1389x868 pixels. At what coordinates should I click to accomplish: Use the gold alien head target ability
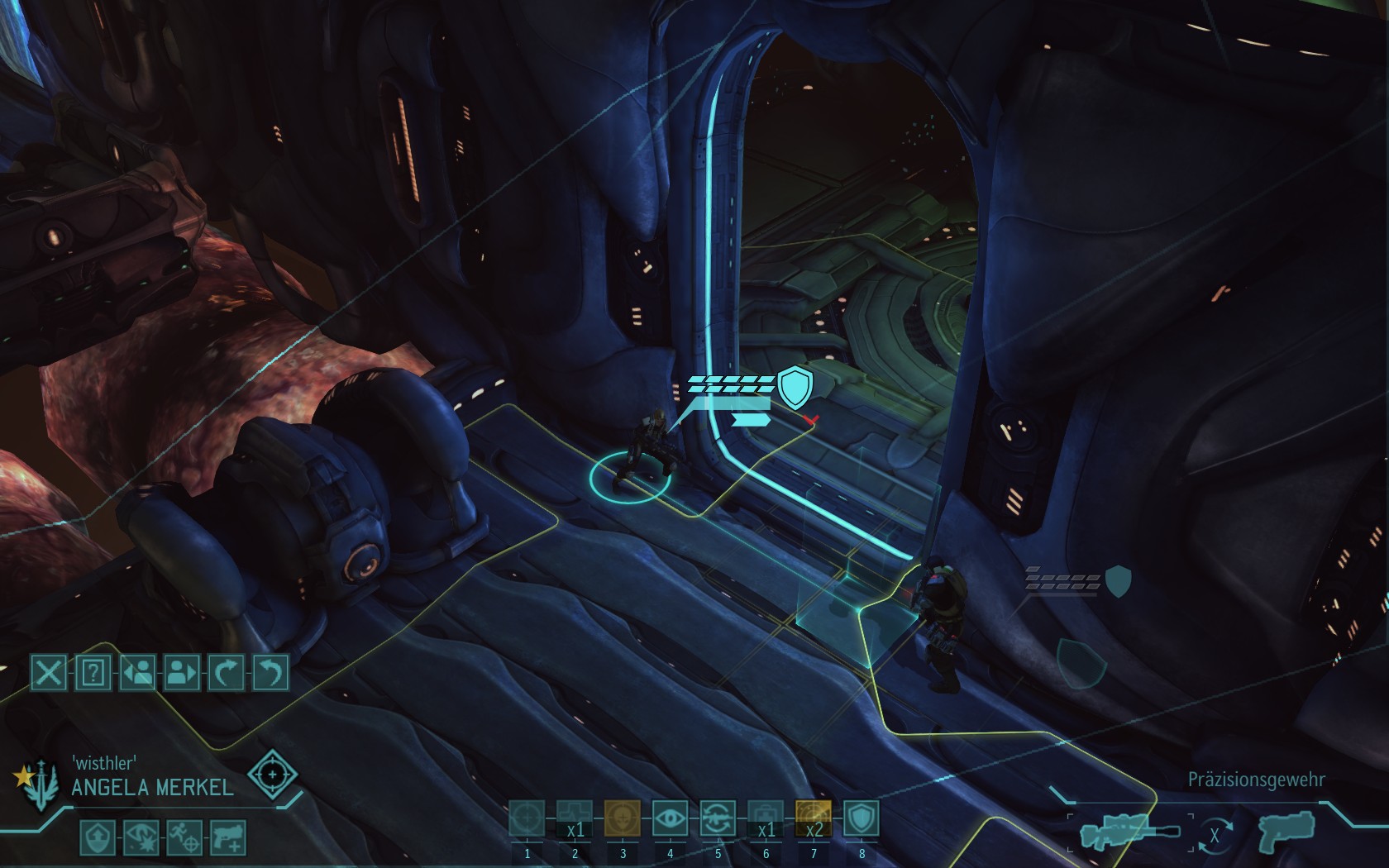(x=623, y=819)
